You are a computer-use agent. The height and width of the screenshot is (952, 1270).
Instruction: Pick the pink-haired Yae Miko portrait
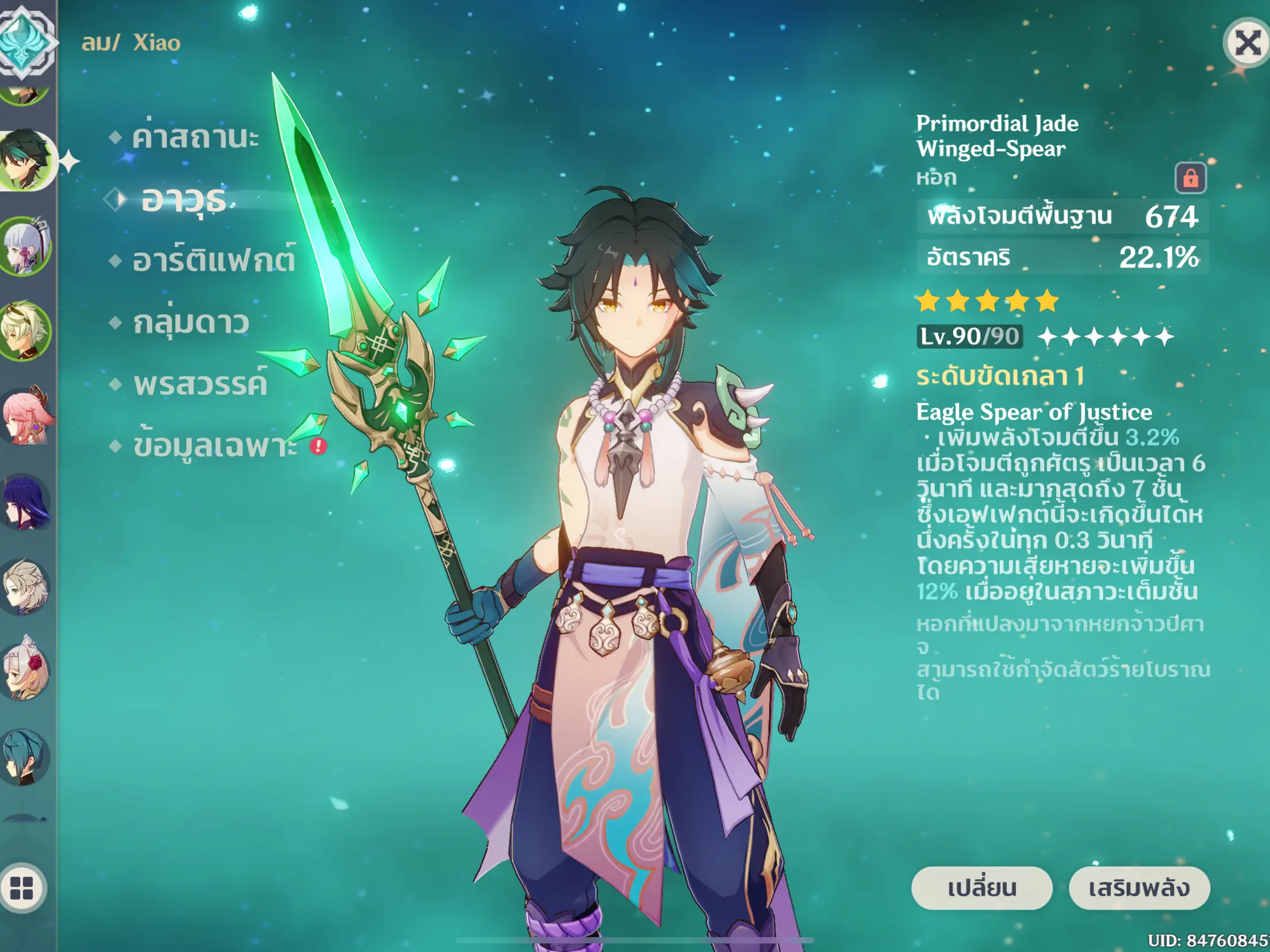tap(26, 415)
